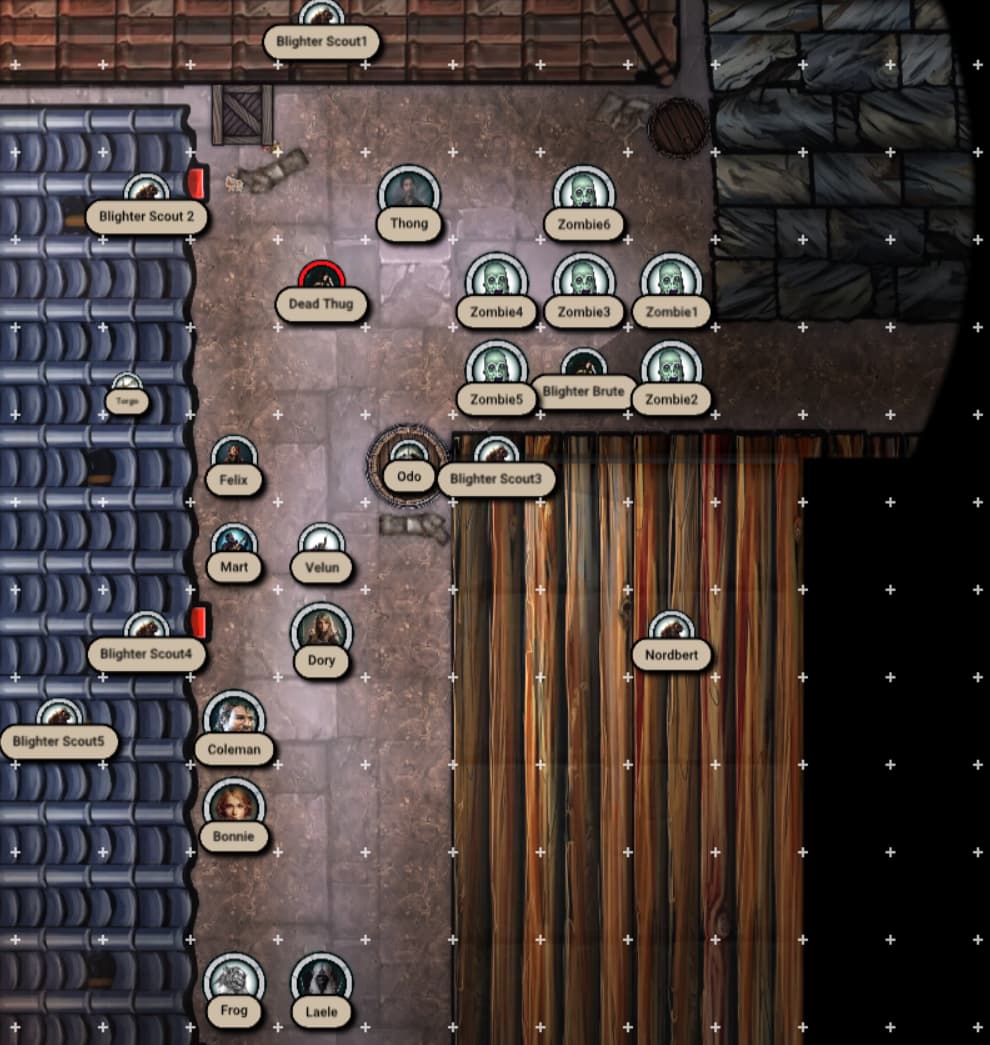Choose the Blighter Scout3 token
990x1045 pixels.
[496, 453]
